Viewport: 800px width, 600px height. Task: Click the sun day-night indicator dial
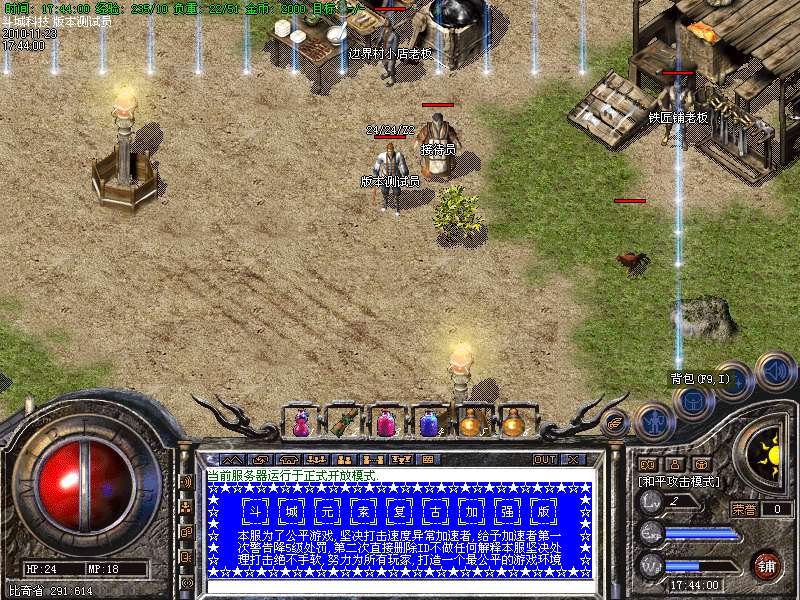(769, 456)
